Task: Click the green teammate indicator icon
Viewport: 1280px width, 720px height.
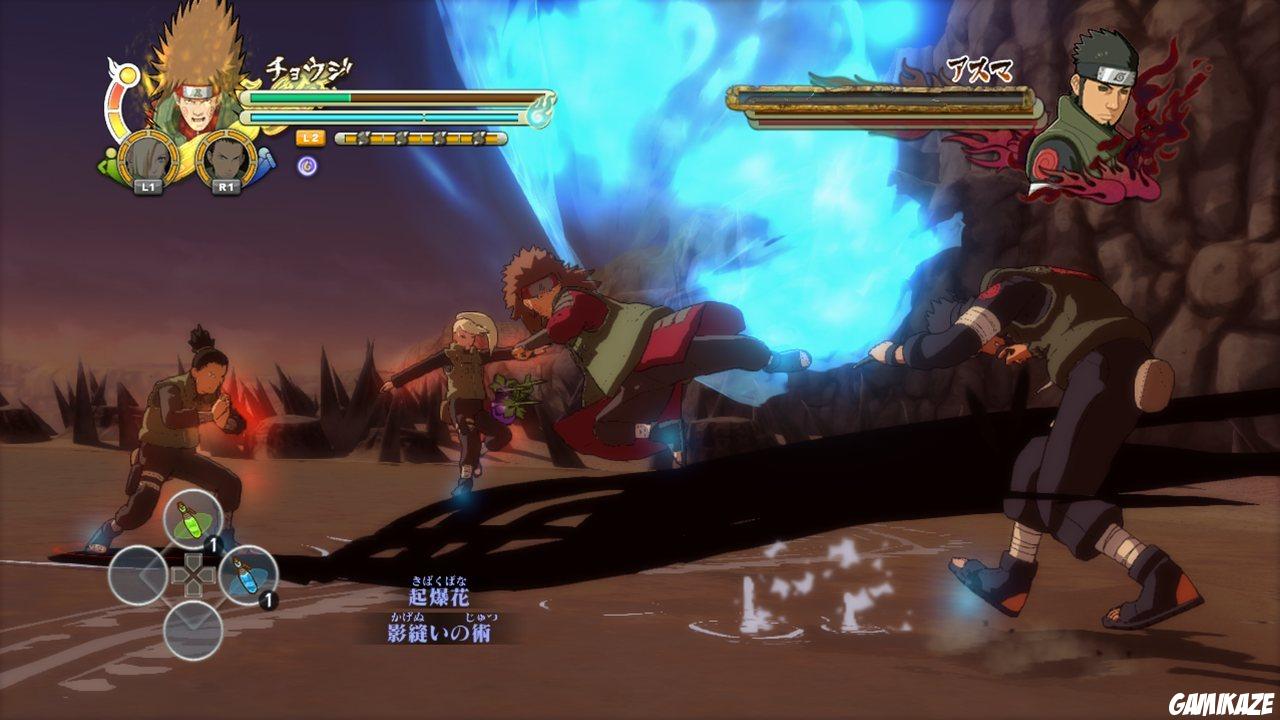Action: pos(106,162)
